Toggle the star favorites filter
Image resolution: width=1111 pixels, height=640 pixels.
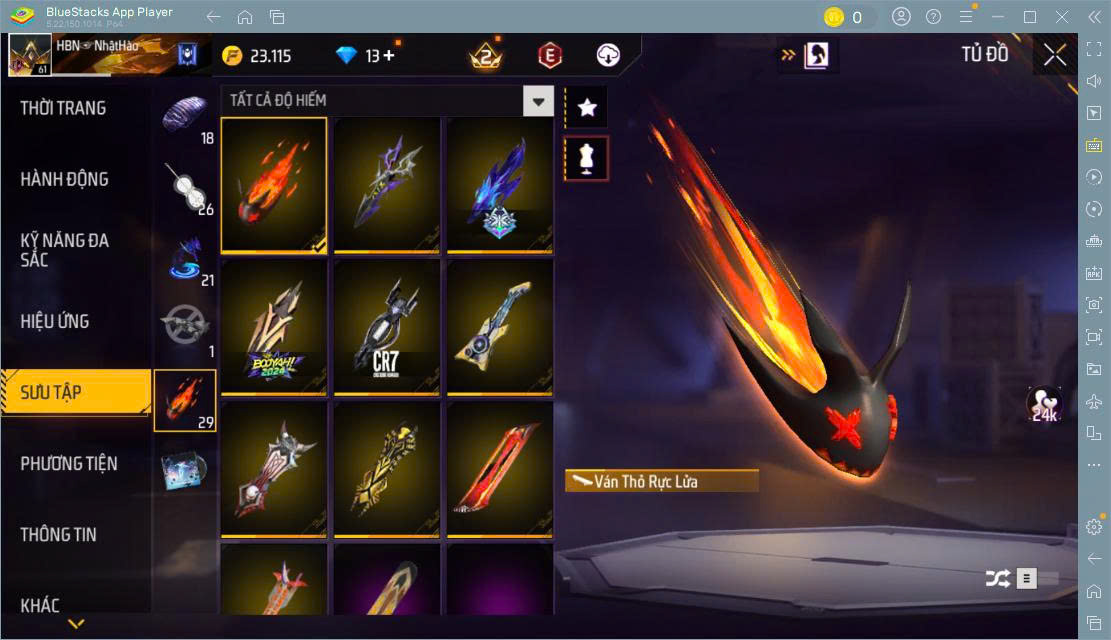[x=587, y=107]
